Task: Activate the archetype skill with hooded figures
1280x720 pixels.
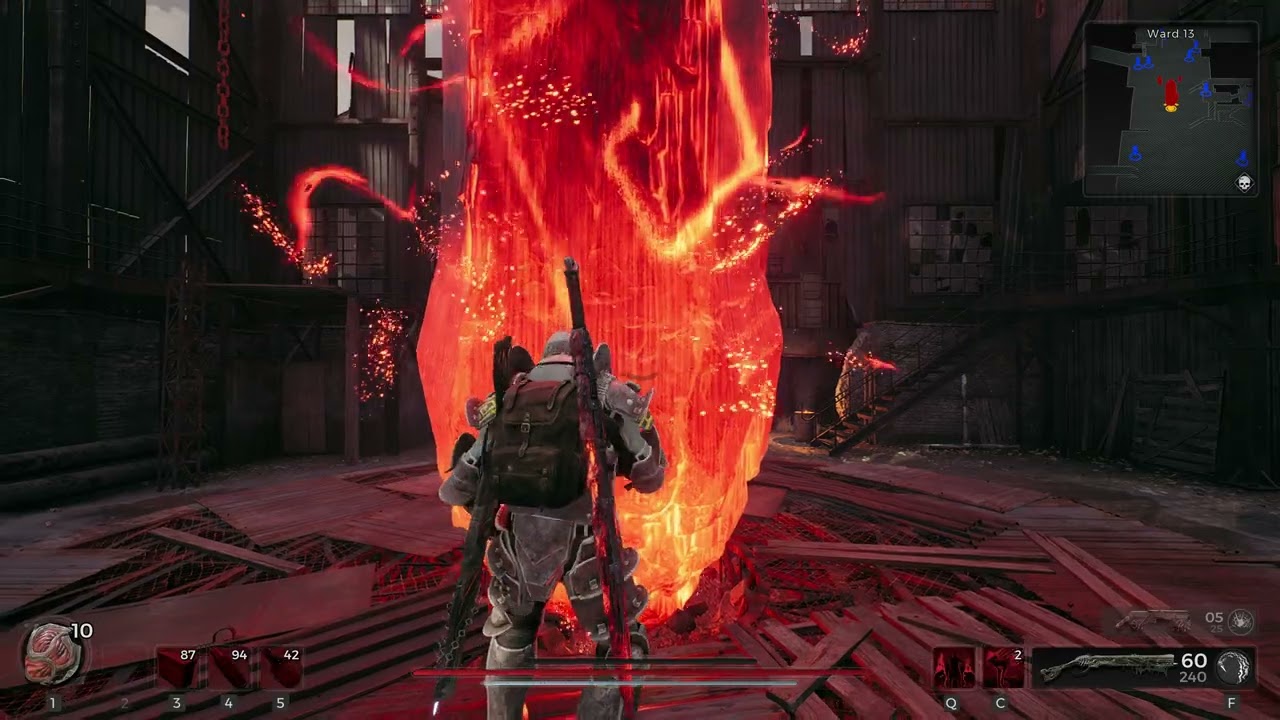Action: (x=953, y=668)
